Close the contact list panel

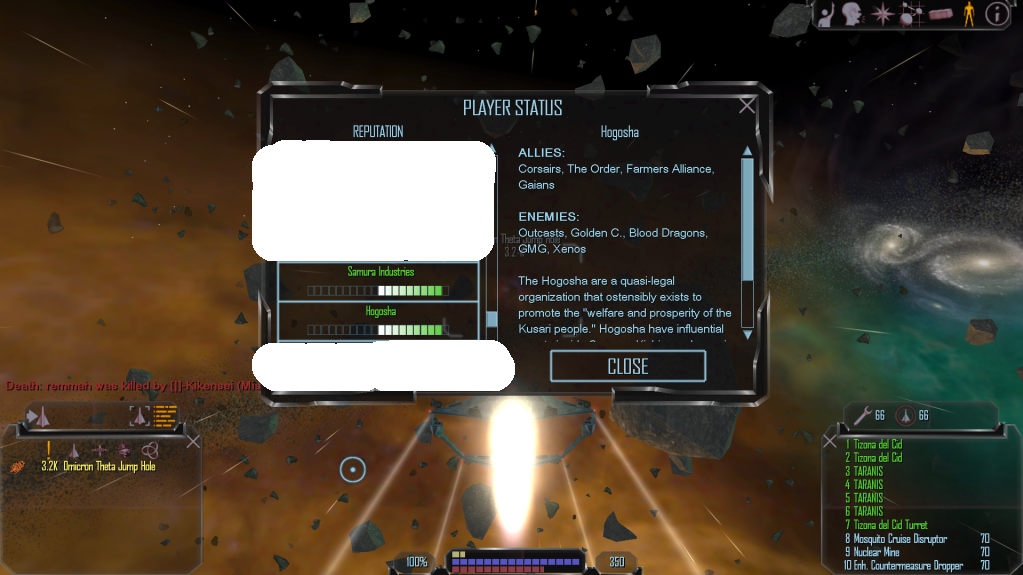tap(193, 441)
